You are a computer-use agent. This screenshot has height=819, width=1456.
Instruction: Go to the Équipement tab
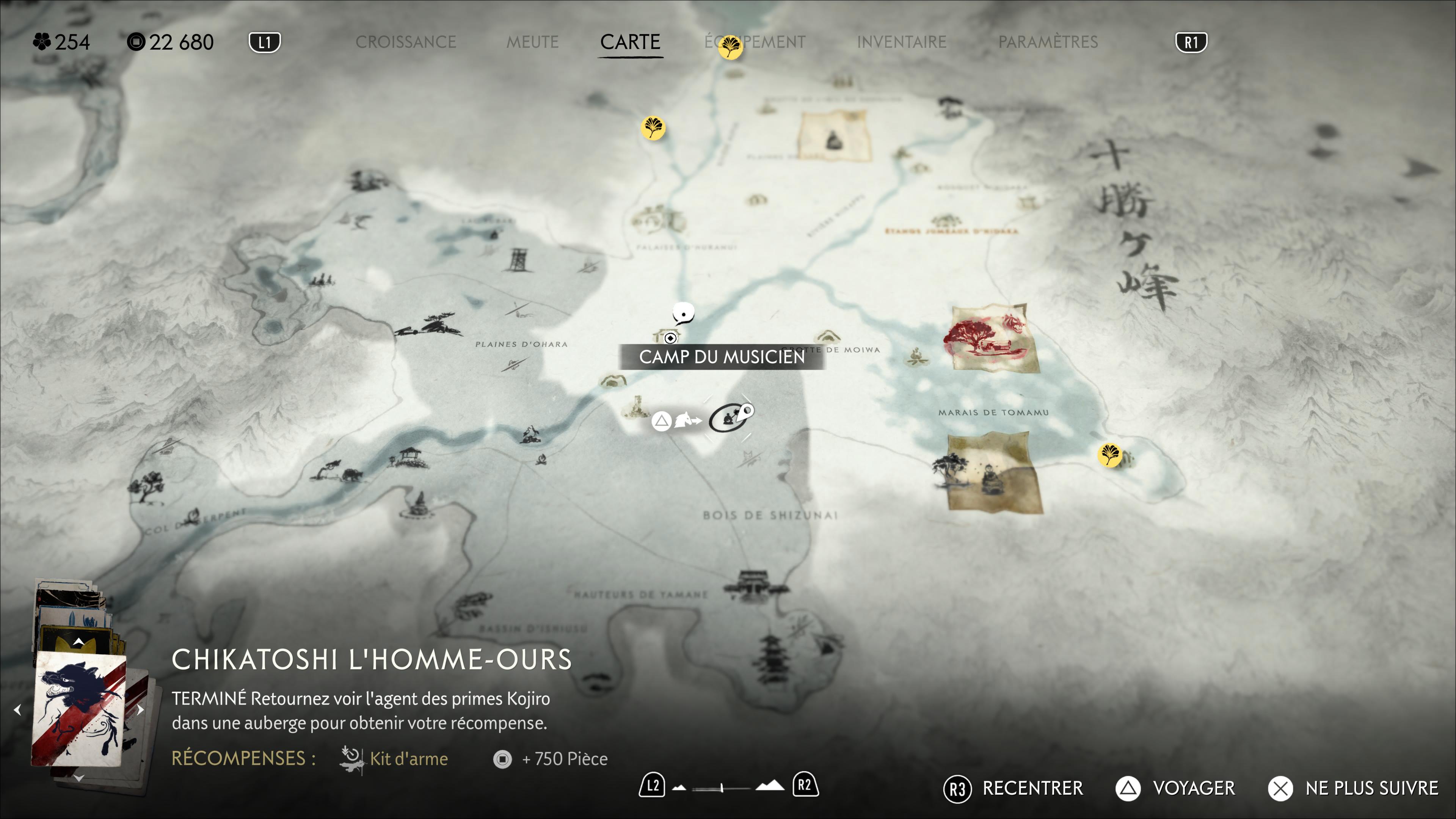click(x=755, y=42)
